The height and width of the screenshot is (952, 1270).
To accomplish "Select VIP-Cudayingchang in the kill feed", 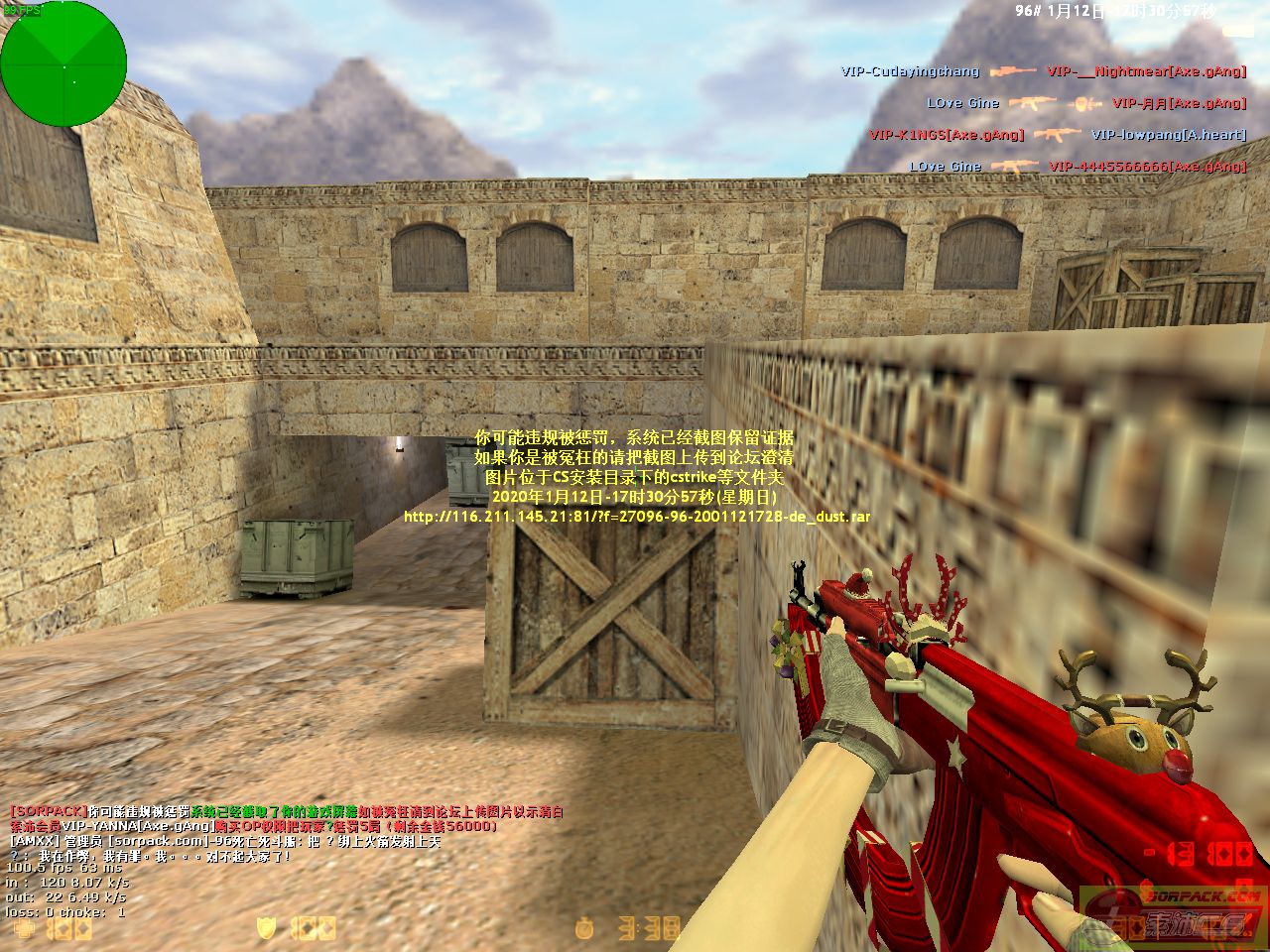I will click(x=910, y=71).
